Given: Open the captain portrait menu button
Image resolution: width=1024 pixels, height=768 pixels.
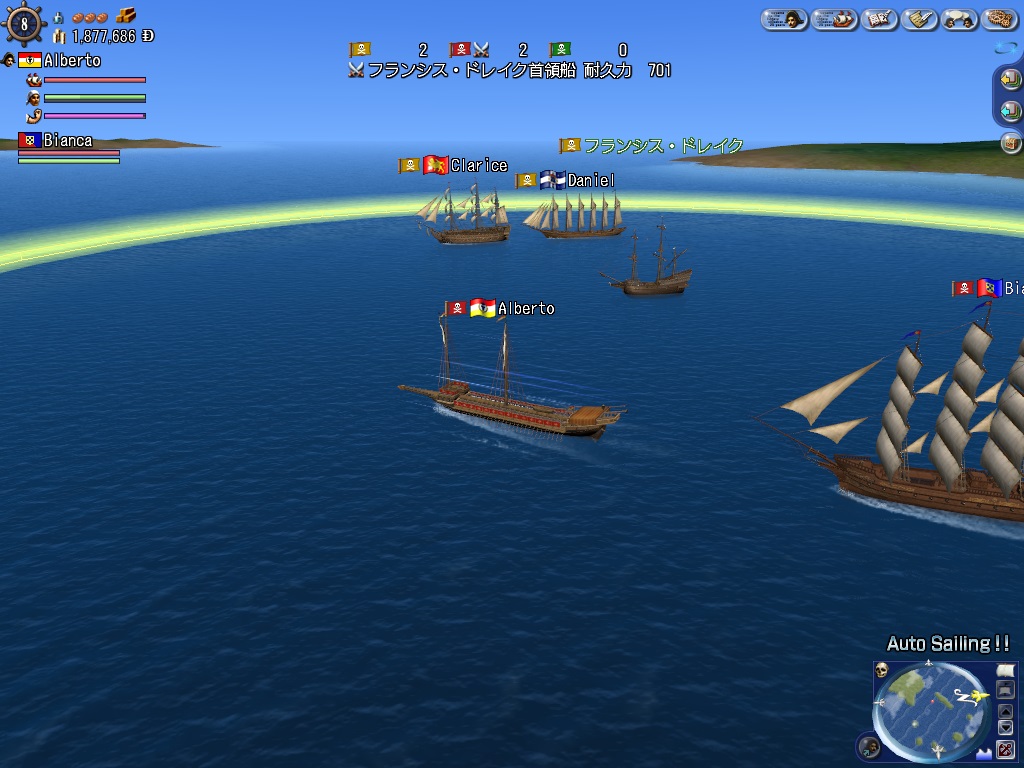Looking at the screenshot, I should (784, 19).
